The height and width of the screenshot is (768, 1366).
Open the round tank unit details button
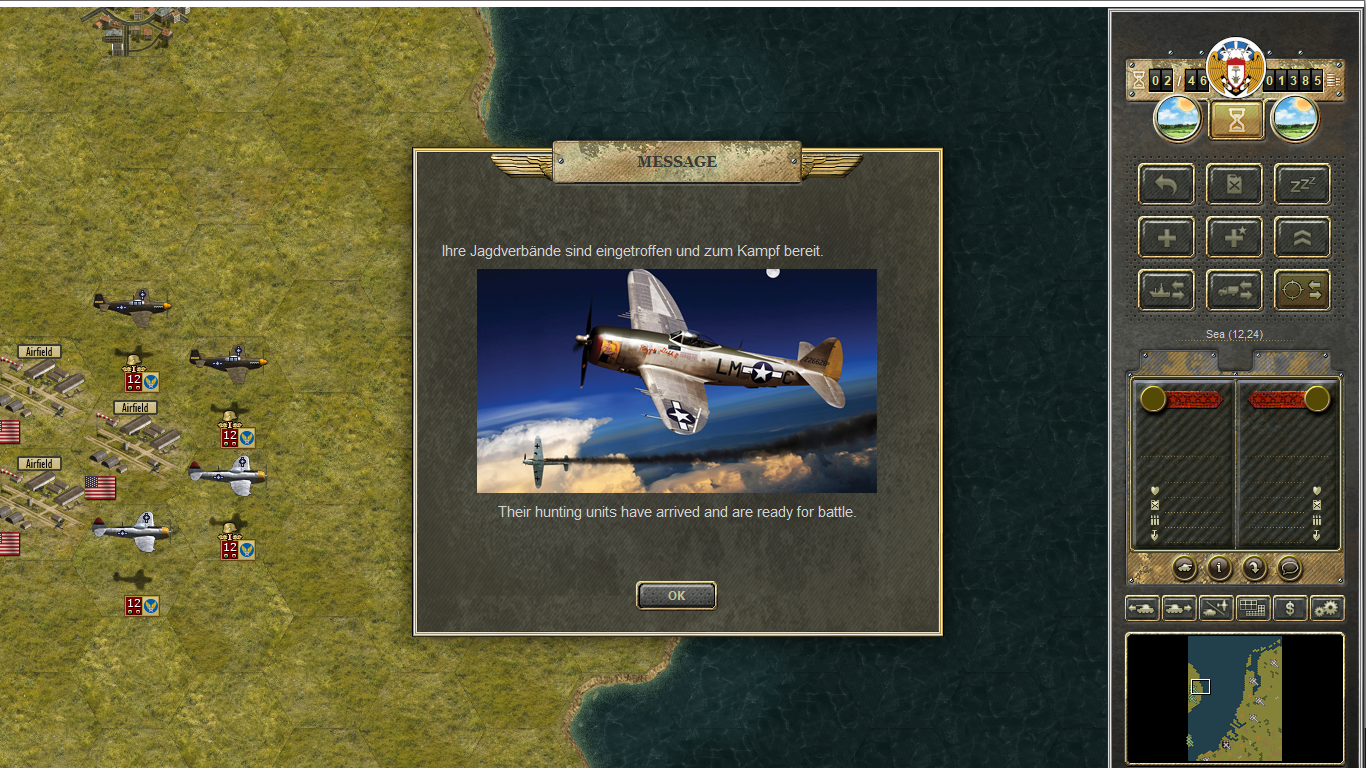(1184, 568)
